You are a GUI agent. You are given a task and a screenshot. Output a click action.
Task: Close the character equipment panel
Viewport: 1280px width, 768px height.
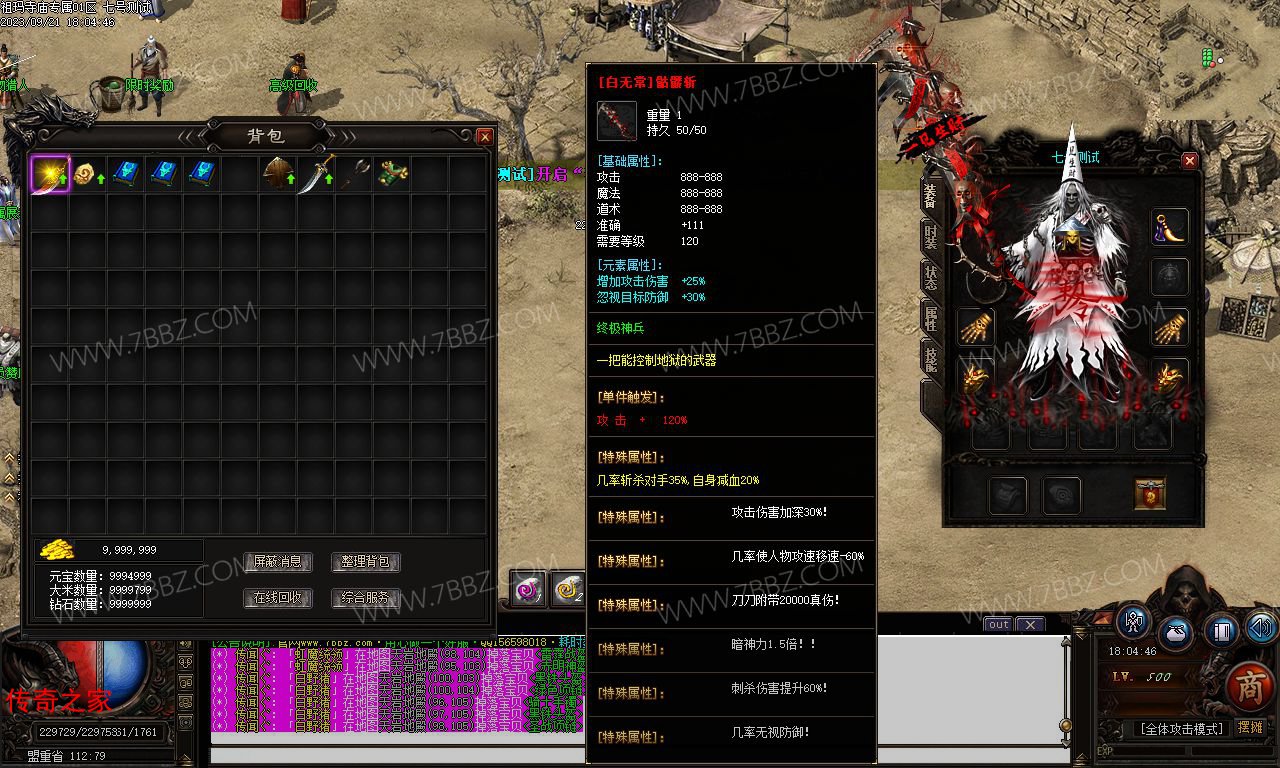pyautogui.click(x=1190, y=160)
